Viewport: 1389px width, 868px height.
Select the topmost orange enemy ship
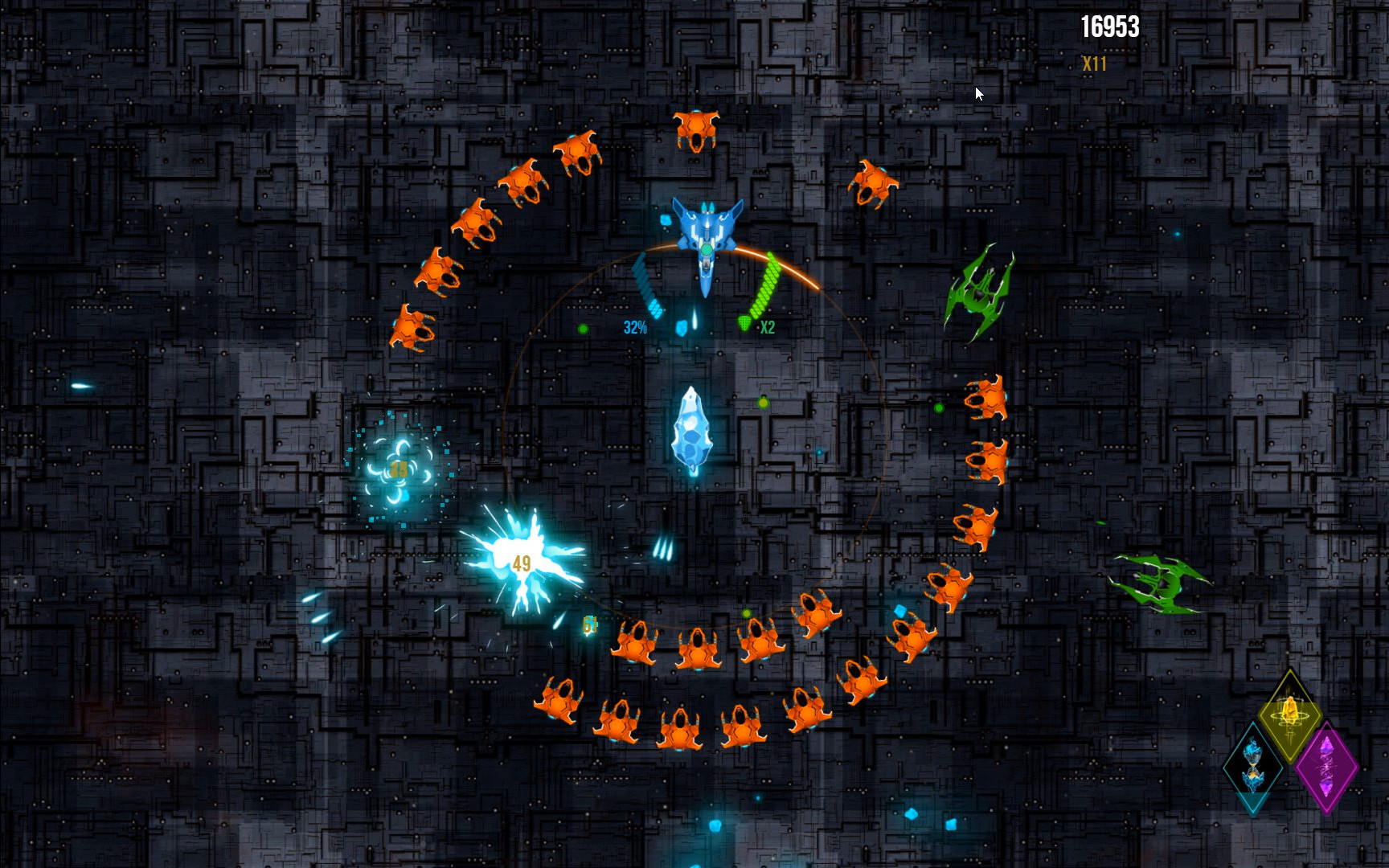(x=694, y=130)
